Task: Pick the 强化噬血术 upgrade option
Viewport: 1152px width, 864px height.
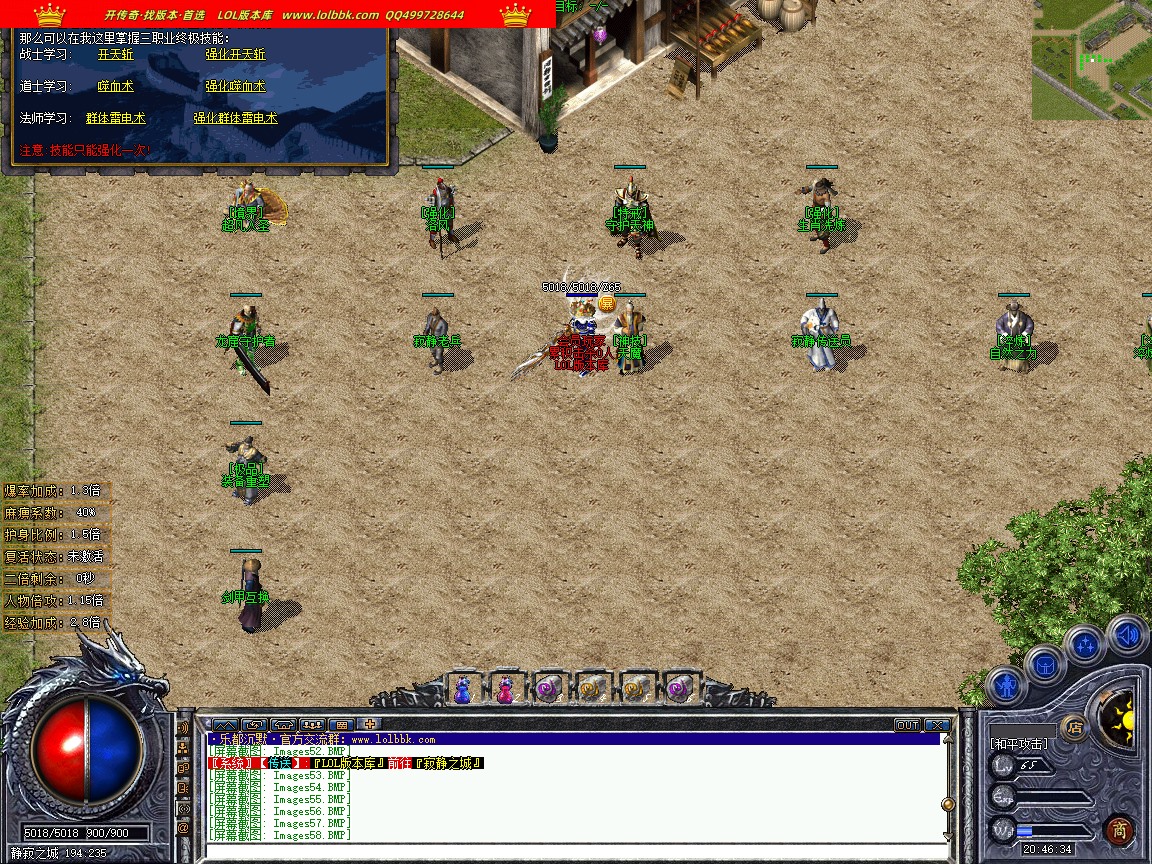Action: 235,87
